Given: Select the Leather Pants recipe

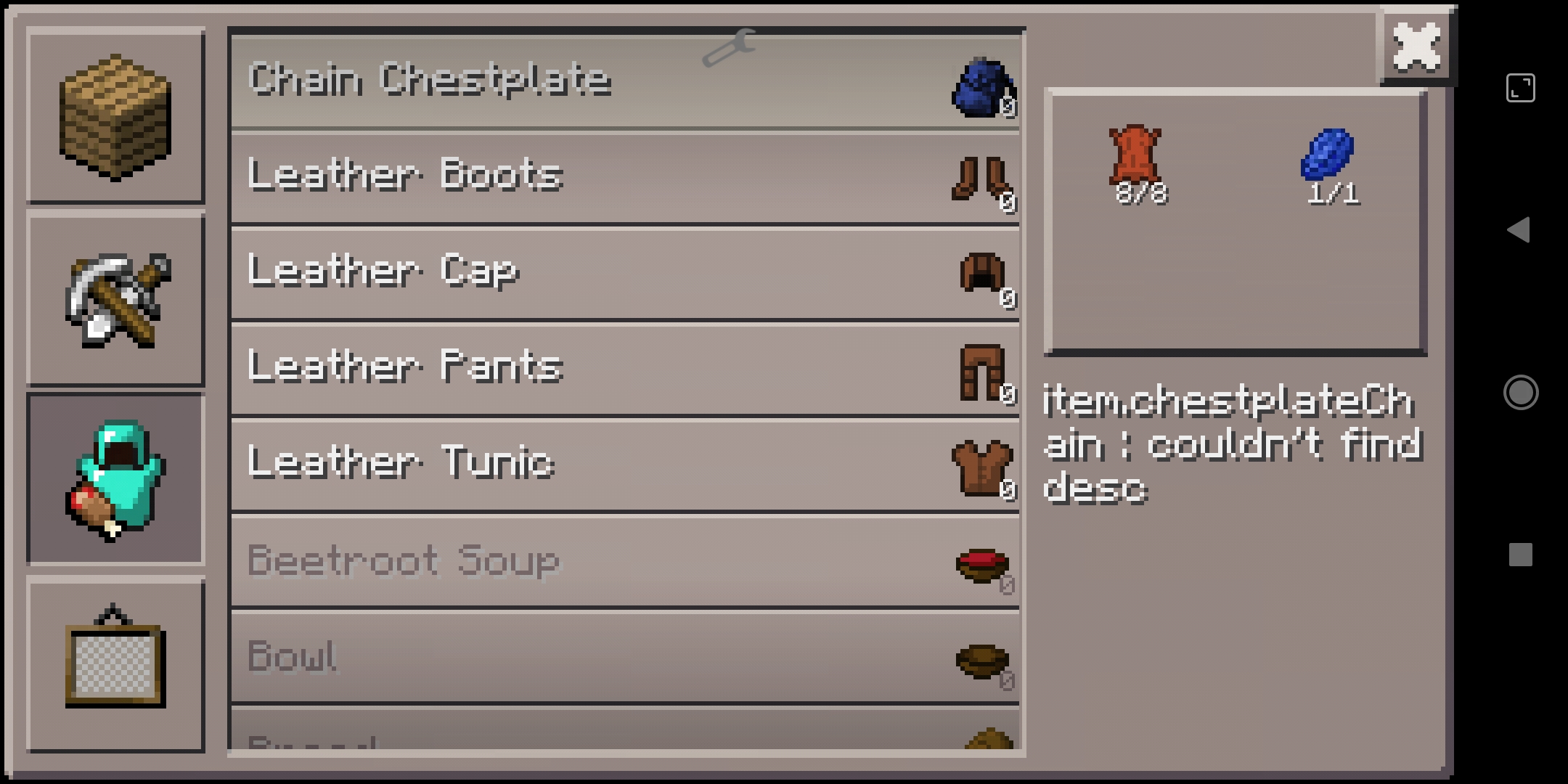Looking at the screenshot, I should click(x=624, y=369).
